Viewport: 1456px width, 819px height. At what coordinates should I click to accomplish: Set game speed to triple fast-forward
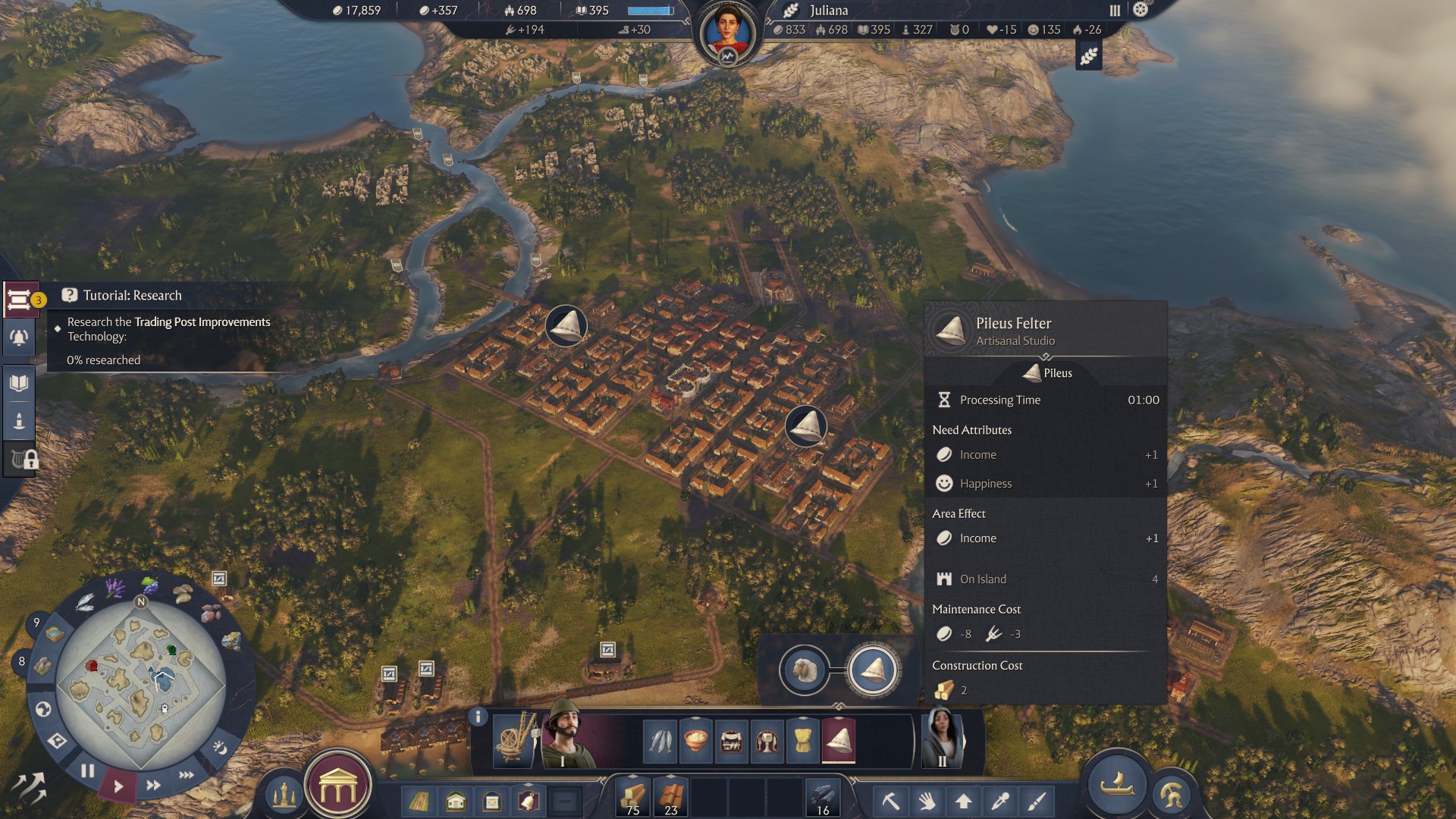187,775
